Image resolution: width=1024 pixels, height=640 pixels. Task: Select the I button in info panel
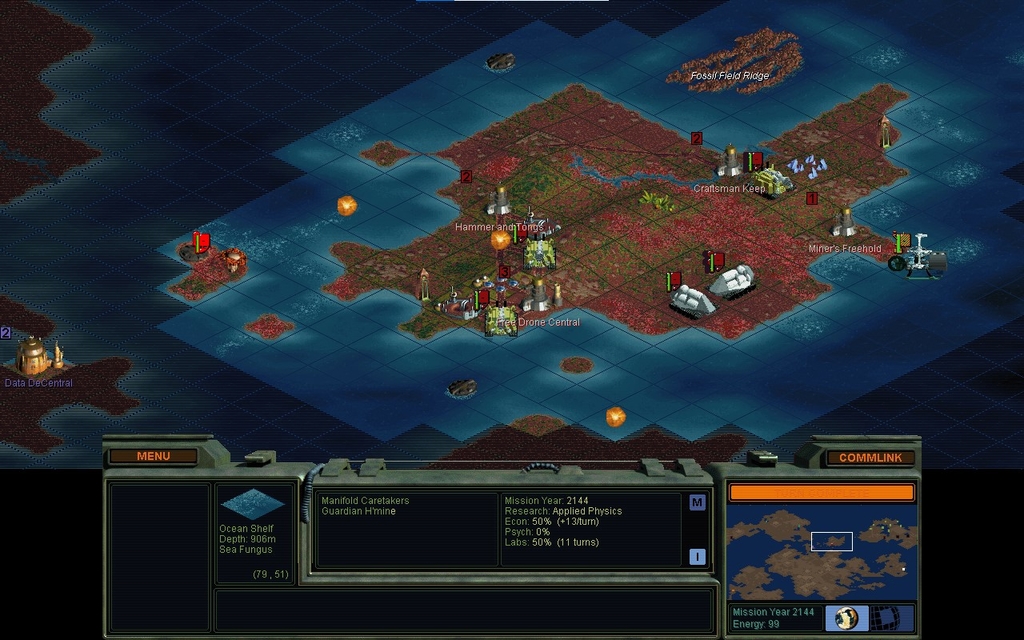[x=697, y=557]
